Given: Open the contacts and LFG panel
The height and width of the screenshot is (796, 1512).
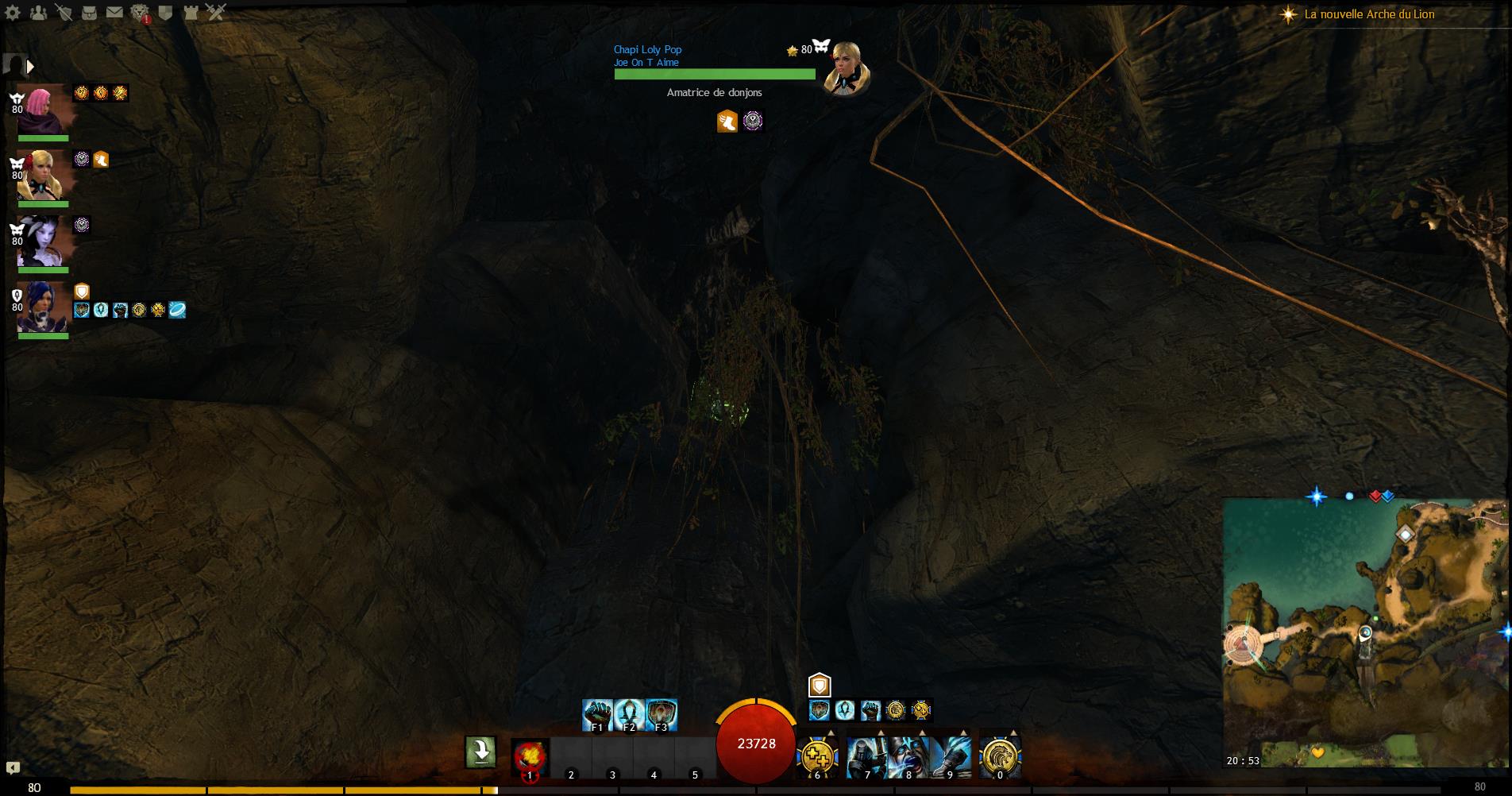Looking at the screenshot, I should click(38, 12).
